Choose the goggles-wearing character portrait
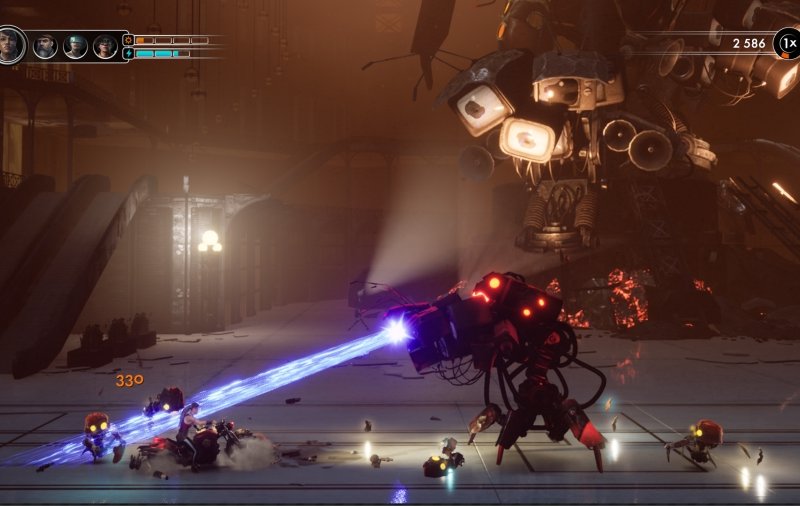This screenshot has height=506, width=800. [x=75, y=46]
